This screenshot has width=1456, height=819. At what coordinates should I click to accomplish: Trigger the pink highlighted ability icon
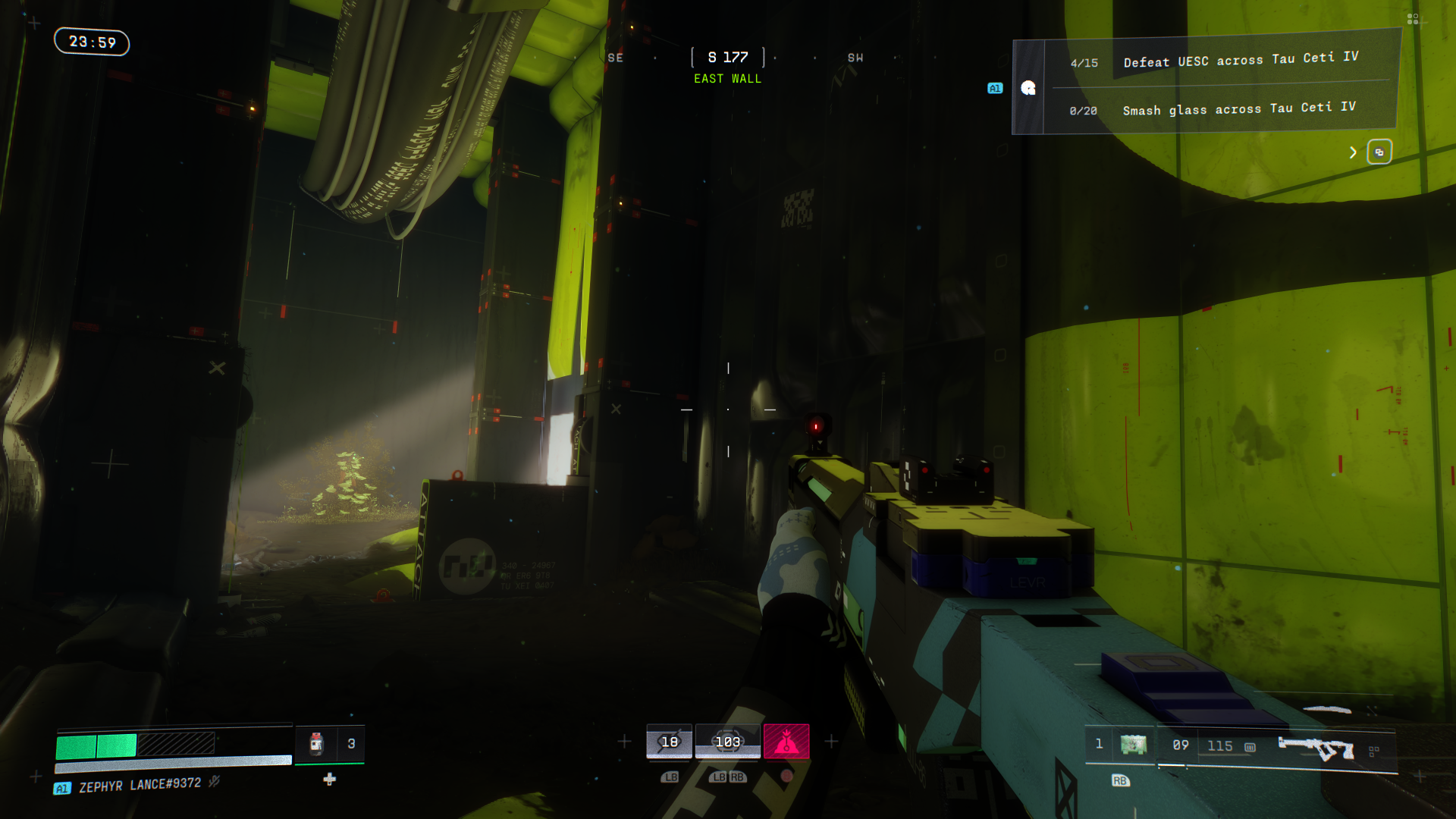pyautogui.click(x=786, y=742)
